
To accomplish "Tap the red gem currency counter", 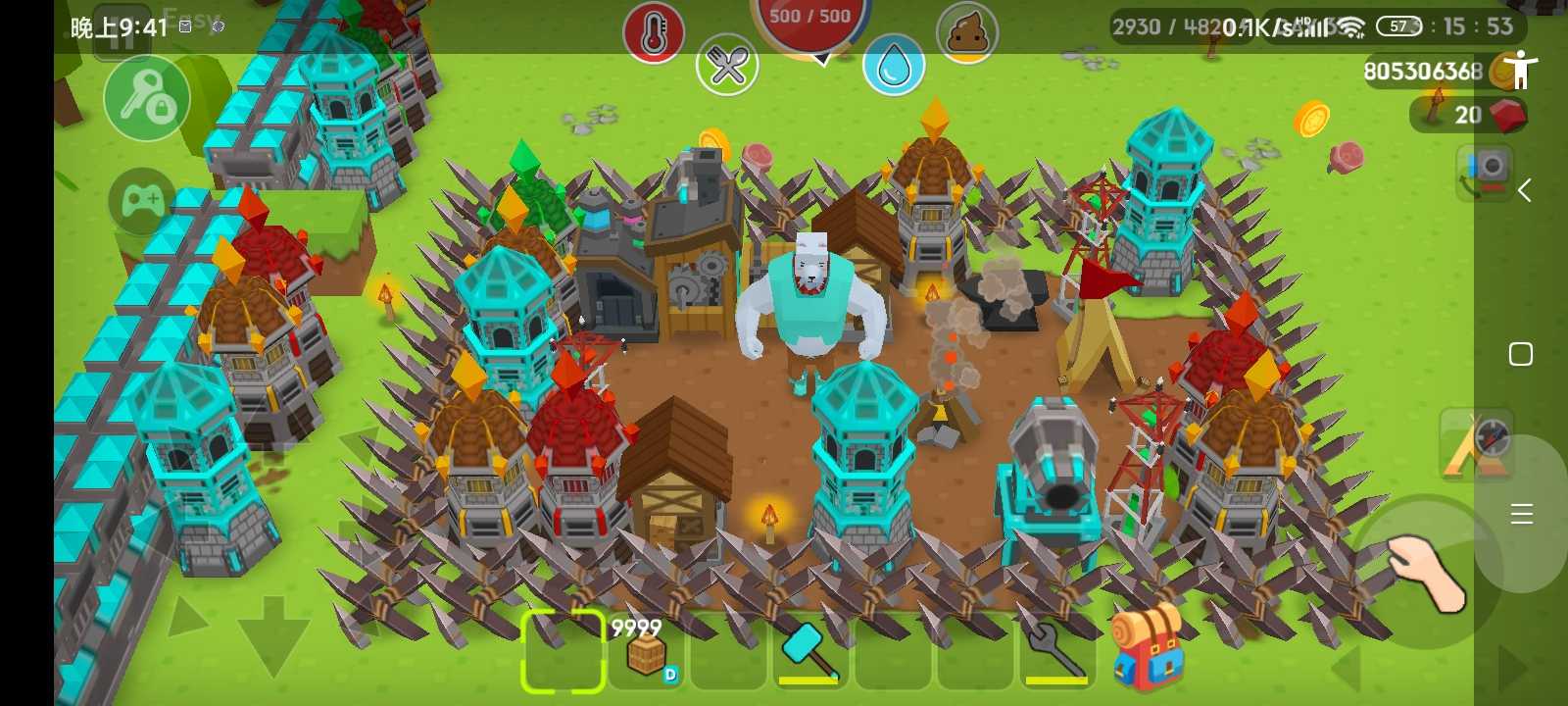I will [x=1470, y=115].
